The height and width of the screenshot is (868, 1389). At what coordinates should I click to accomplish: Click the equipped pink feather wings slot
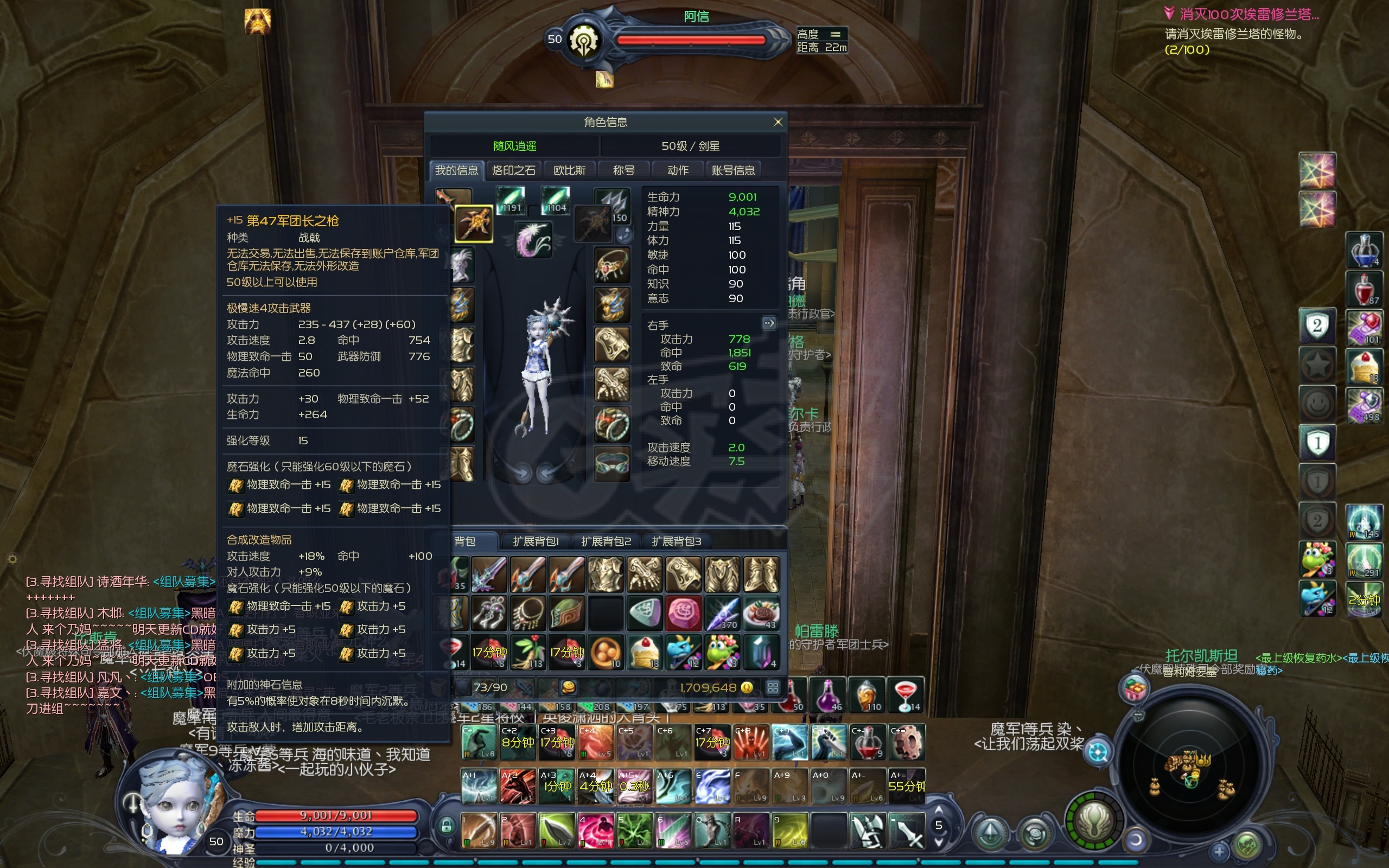[533, 239]
